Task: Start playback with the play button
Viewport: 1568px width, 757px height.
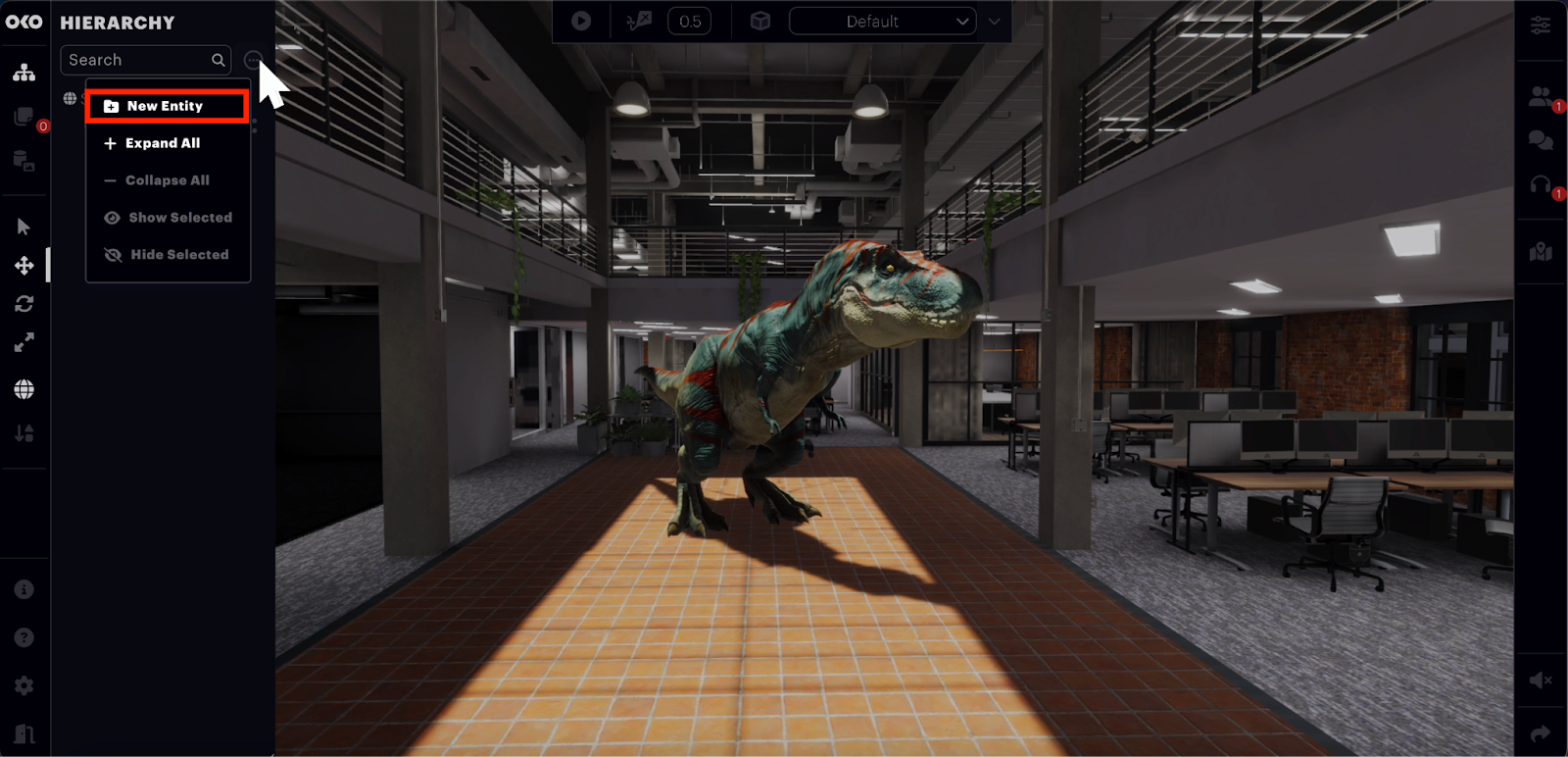Action: [x=581, y=21]
